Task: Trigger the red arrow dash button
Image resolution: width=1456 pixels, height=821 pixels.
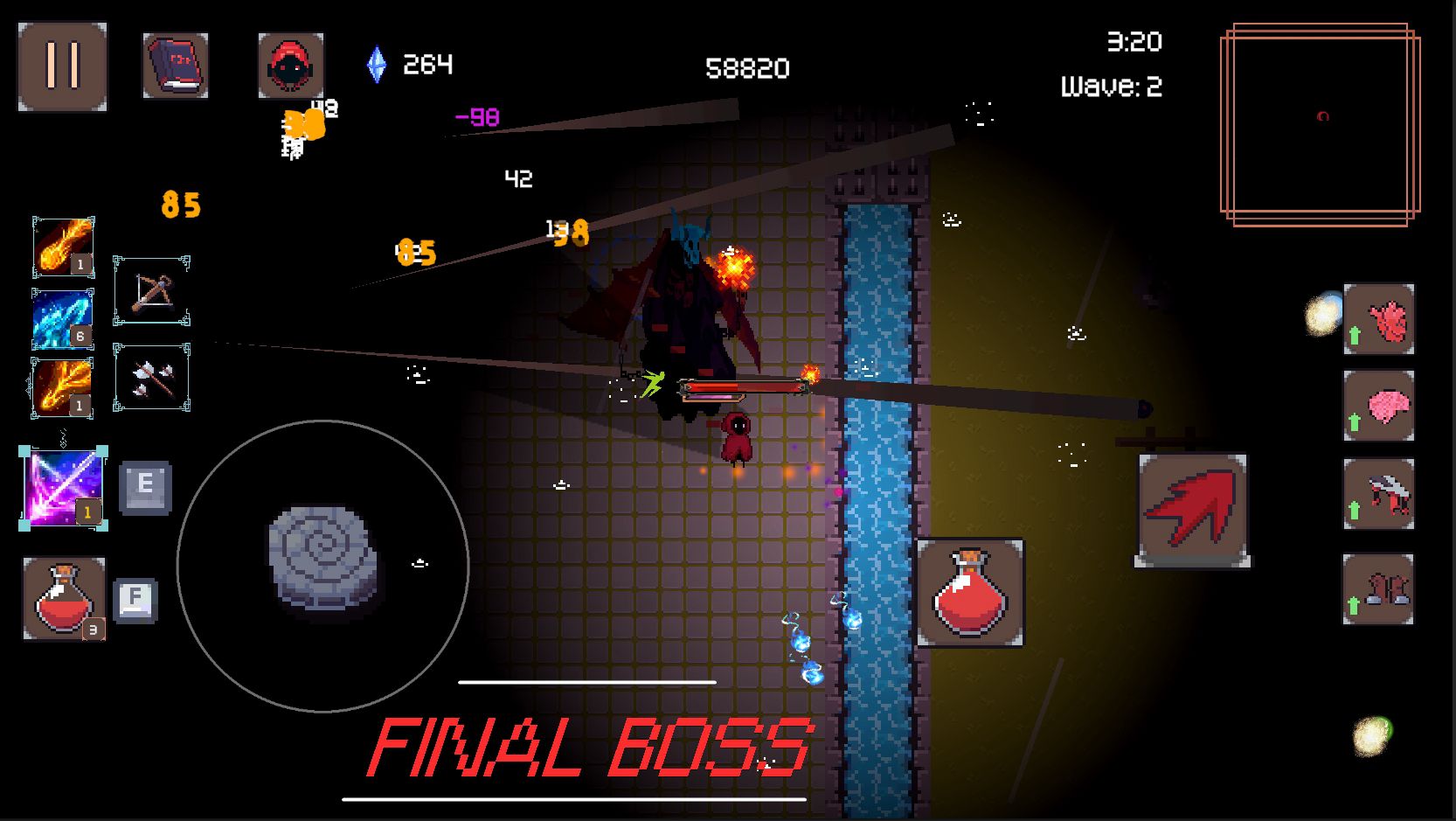Action: point(1193,511)
